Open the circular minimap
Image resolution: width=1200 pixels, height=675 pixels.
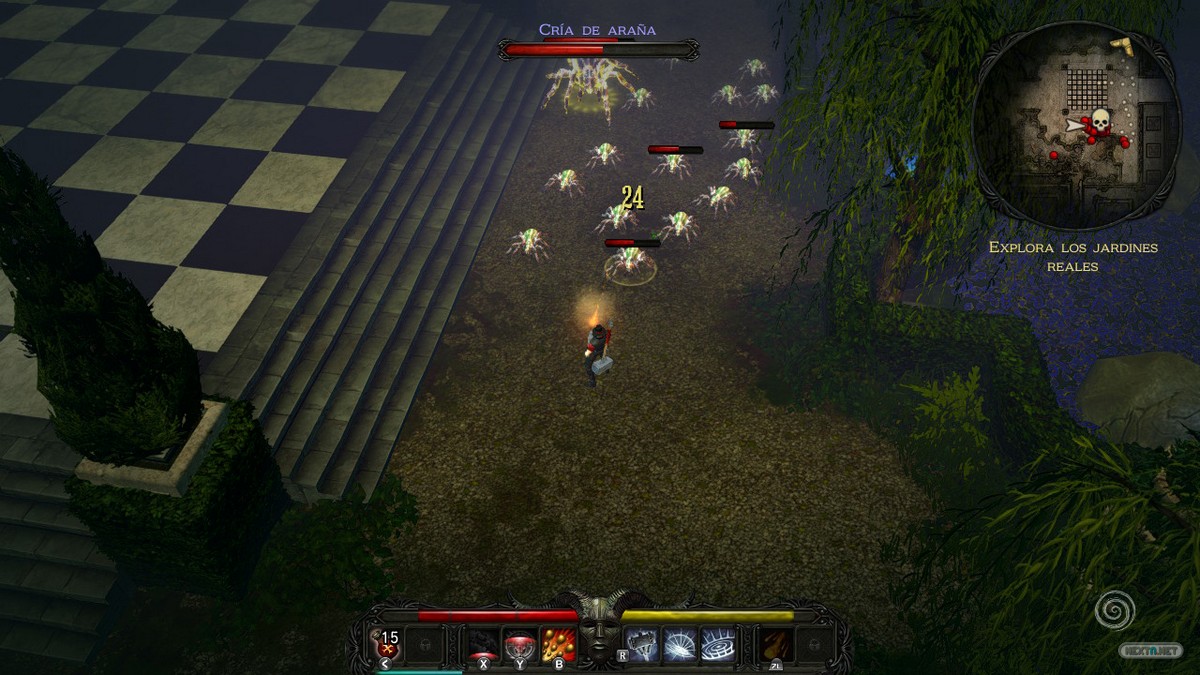click(x=1076, y=125)
